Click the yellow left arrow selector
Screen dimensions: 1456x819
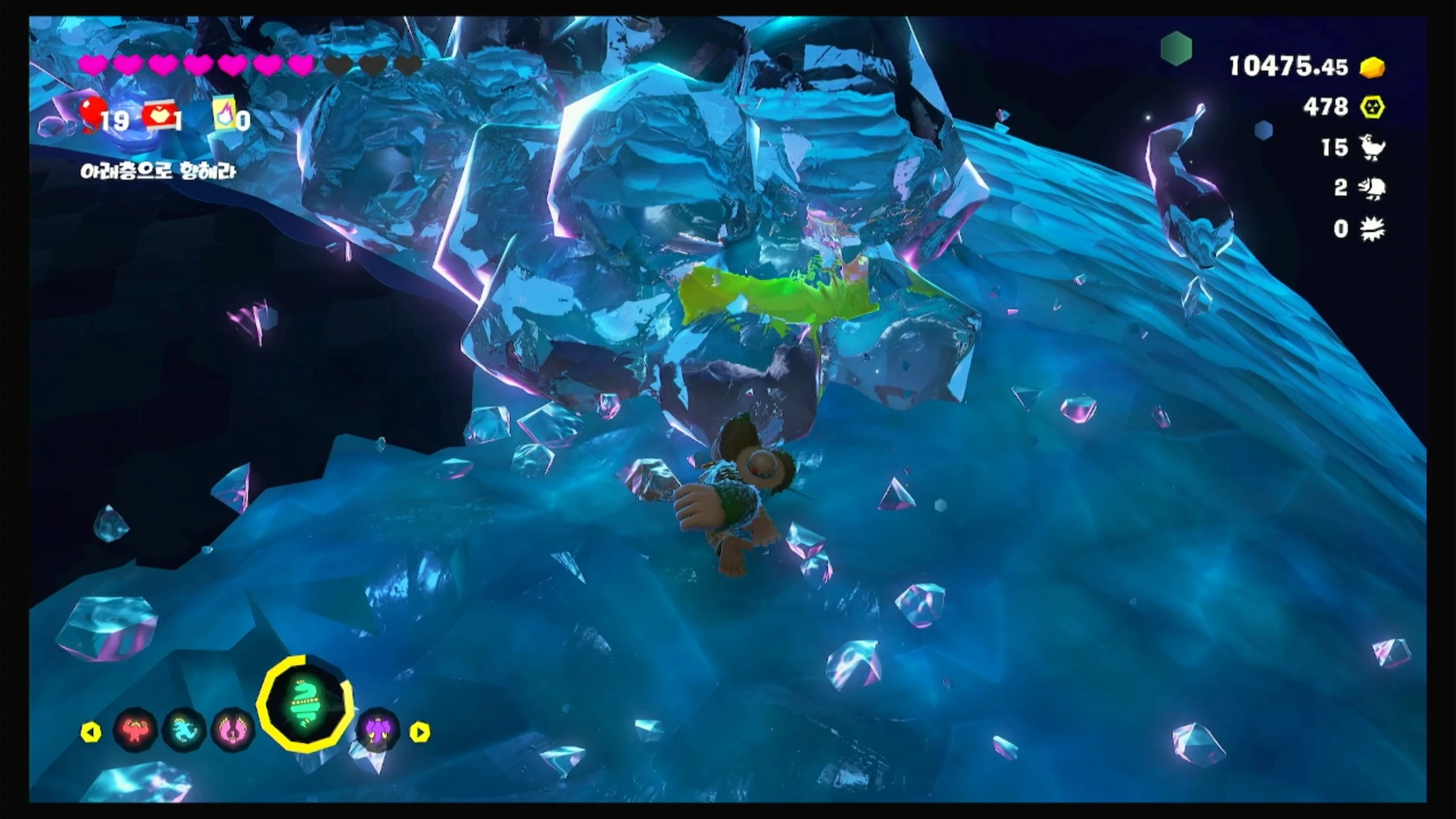(91, 732)
